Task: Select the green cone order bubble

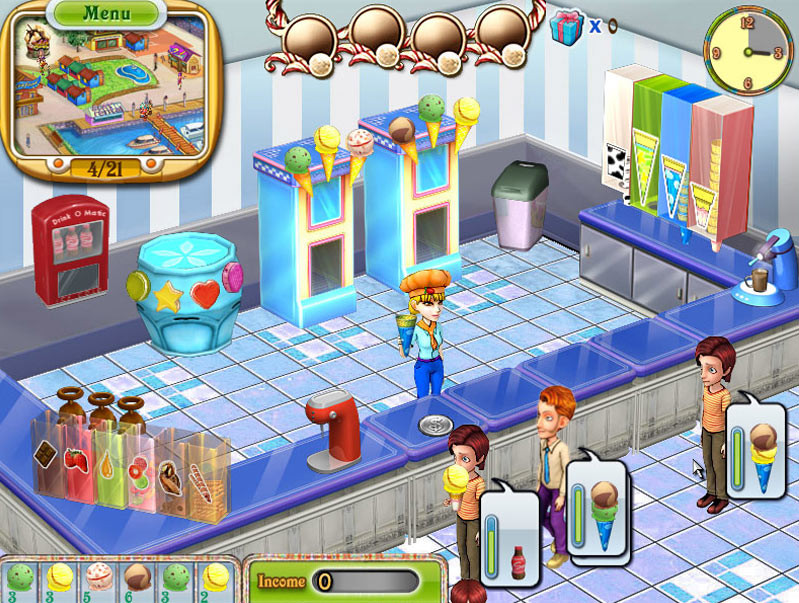Action: coord(597,506)
